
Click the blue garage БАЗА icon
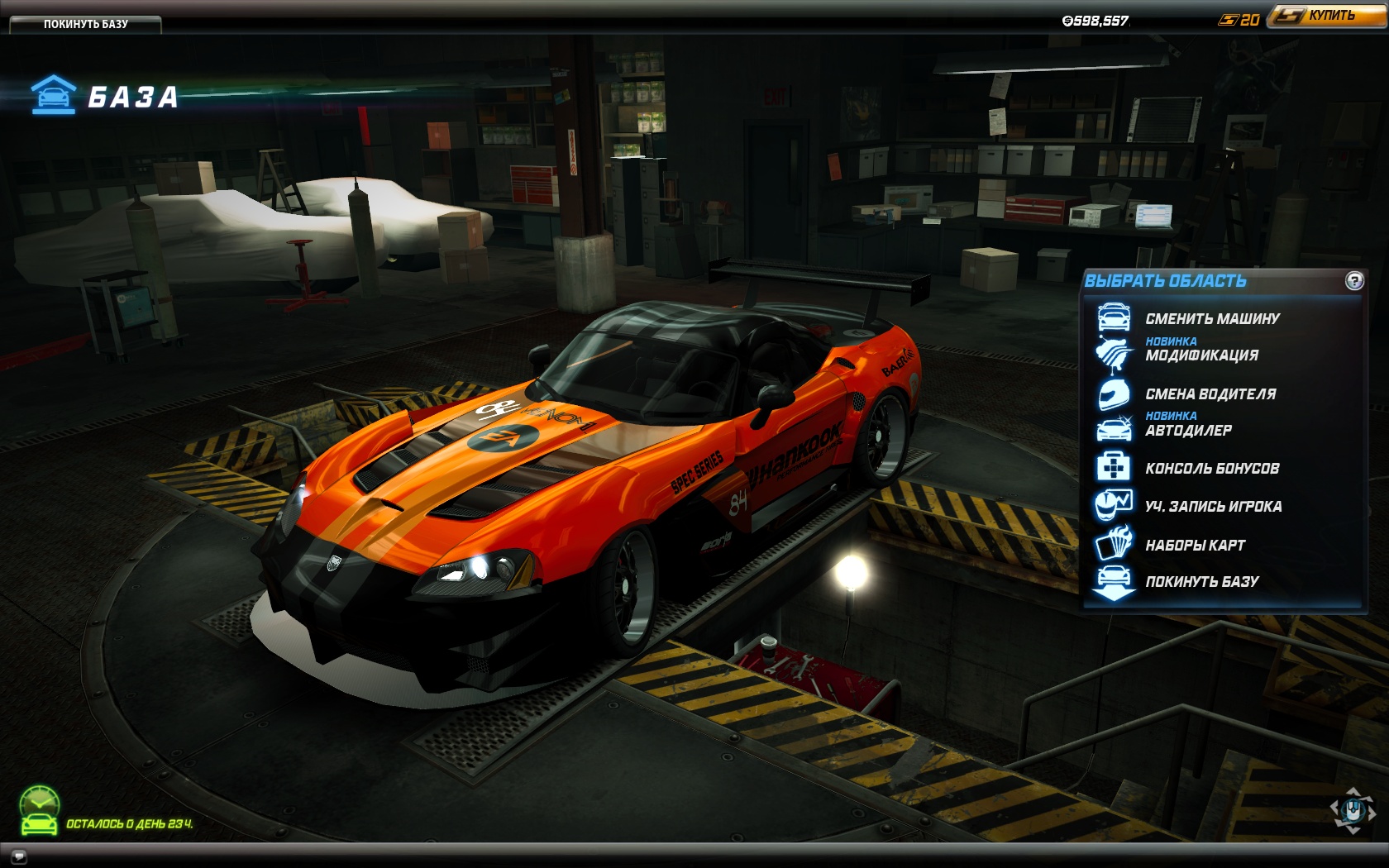[x=54, y=95]
